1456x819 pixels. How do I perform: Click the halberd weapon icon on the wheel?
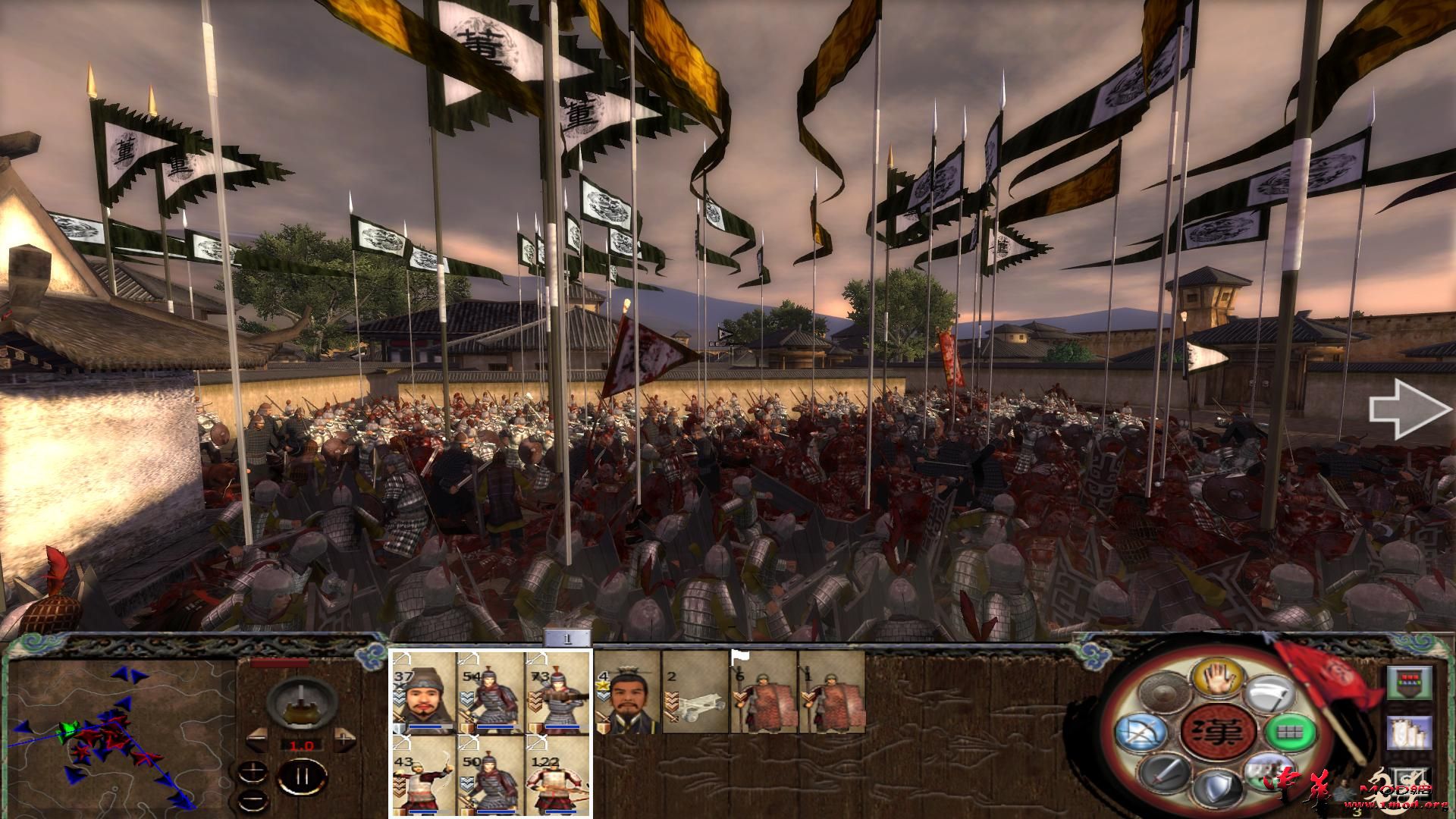pos(1268,692)
